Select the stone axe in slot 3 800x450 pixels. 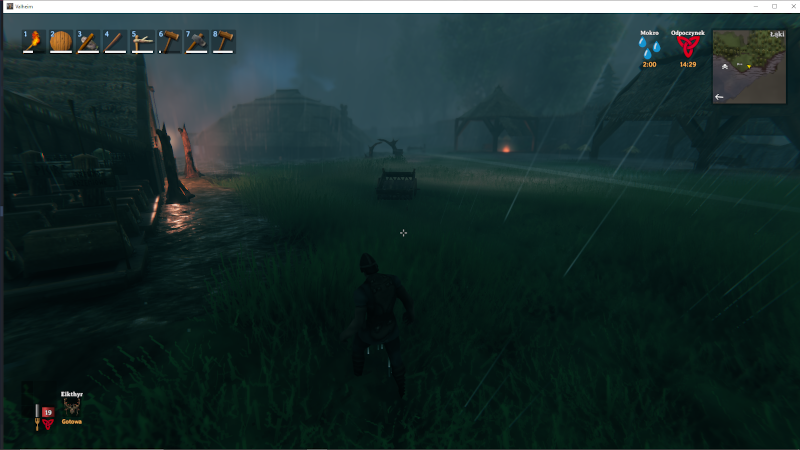(x=87, y=41)
